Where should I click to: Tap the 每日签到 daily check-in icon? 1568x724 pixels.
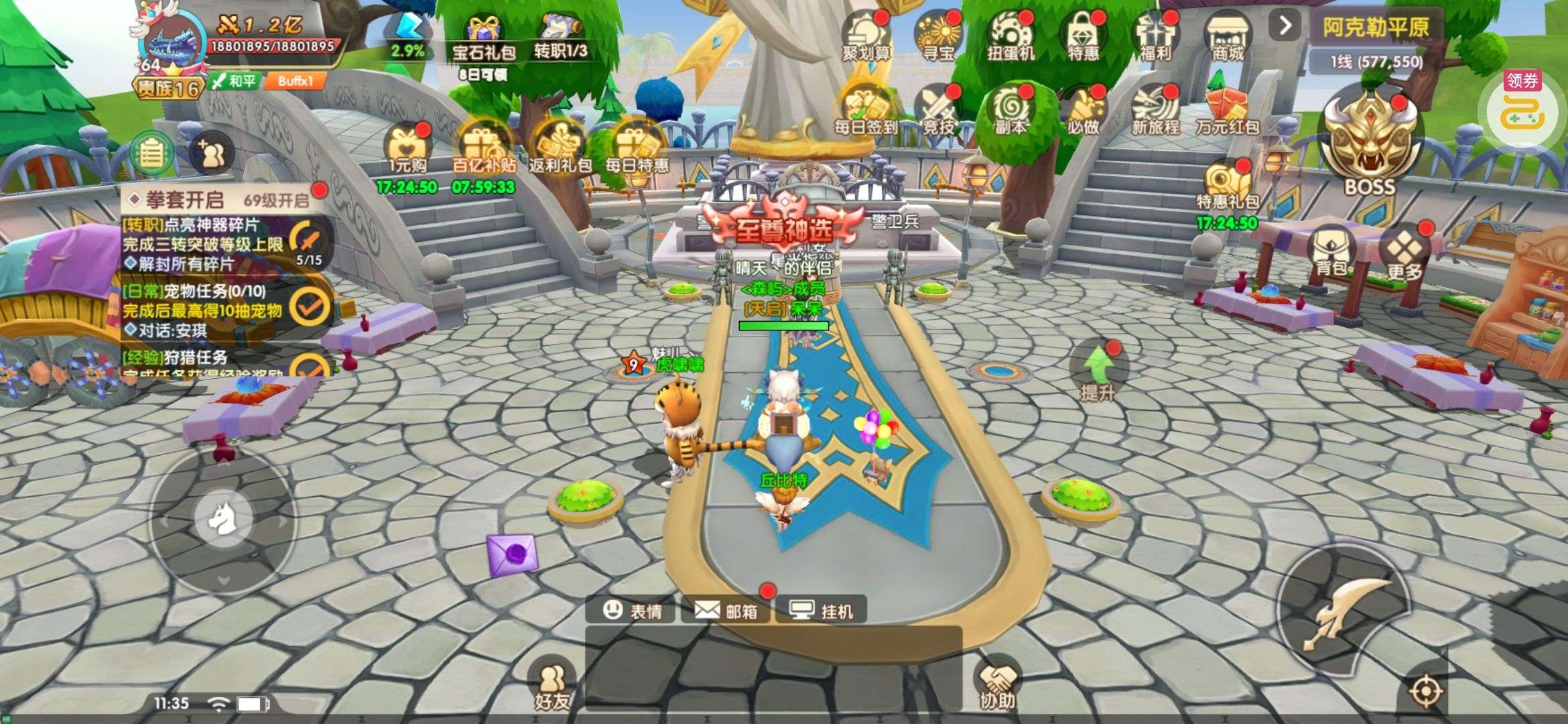[x=865, y=109]
